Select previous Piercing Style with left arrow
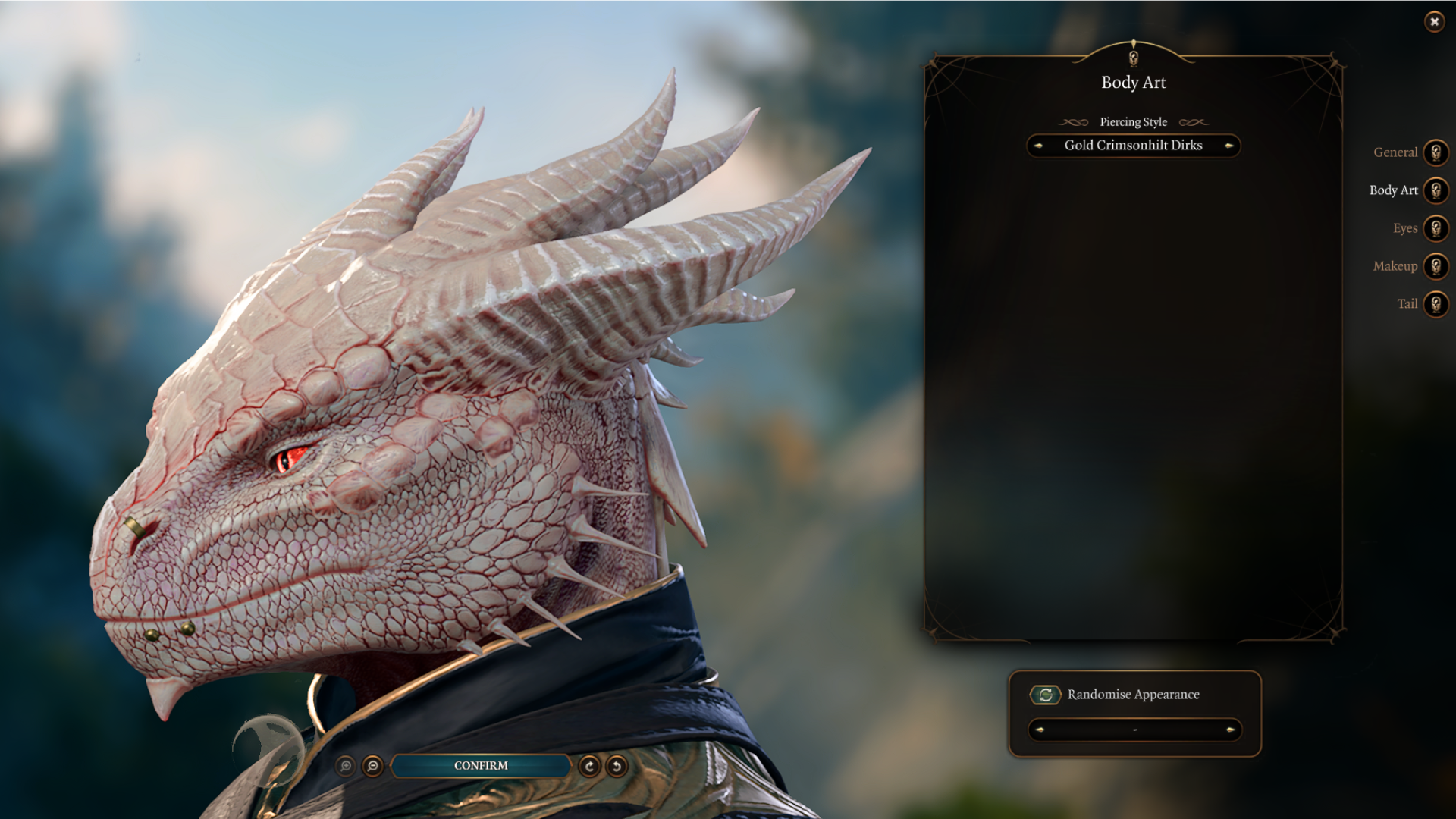Viewport: 1456px width, 819px height. [x=1038, y=146]
